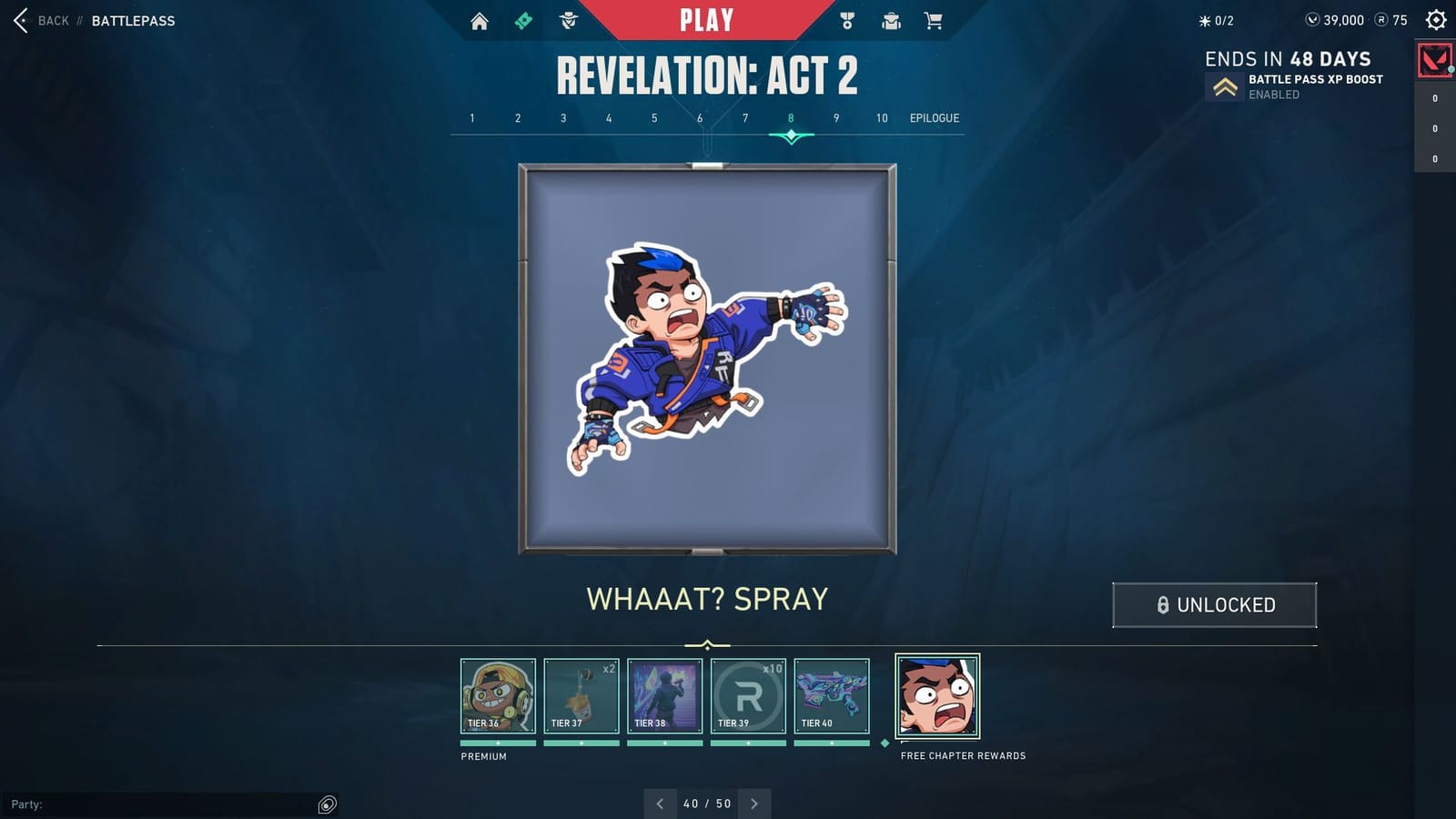Viewport: 1456px width, 819px height.
Task: Expand the previous page arrow below 40/50
Action: 660,804
